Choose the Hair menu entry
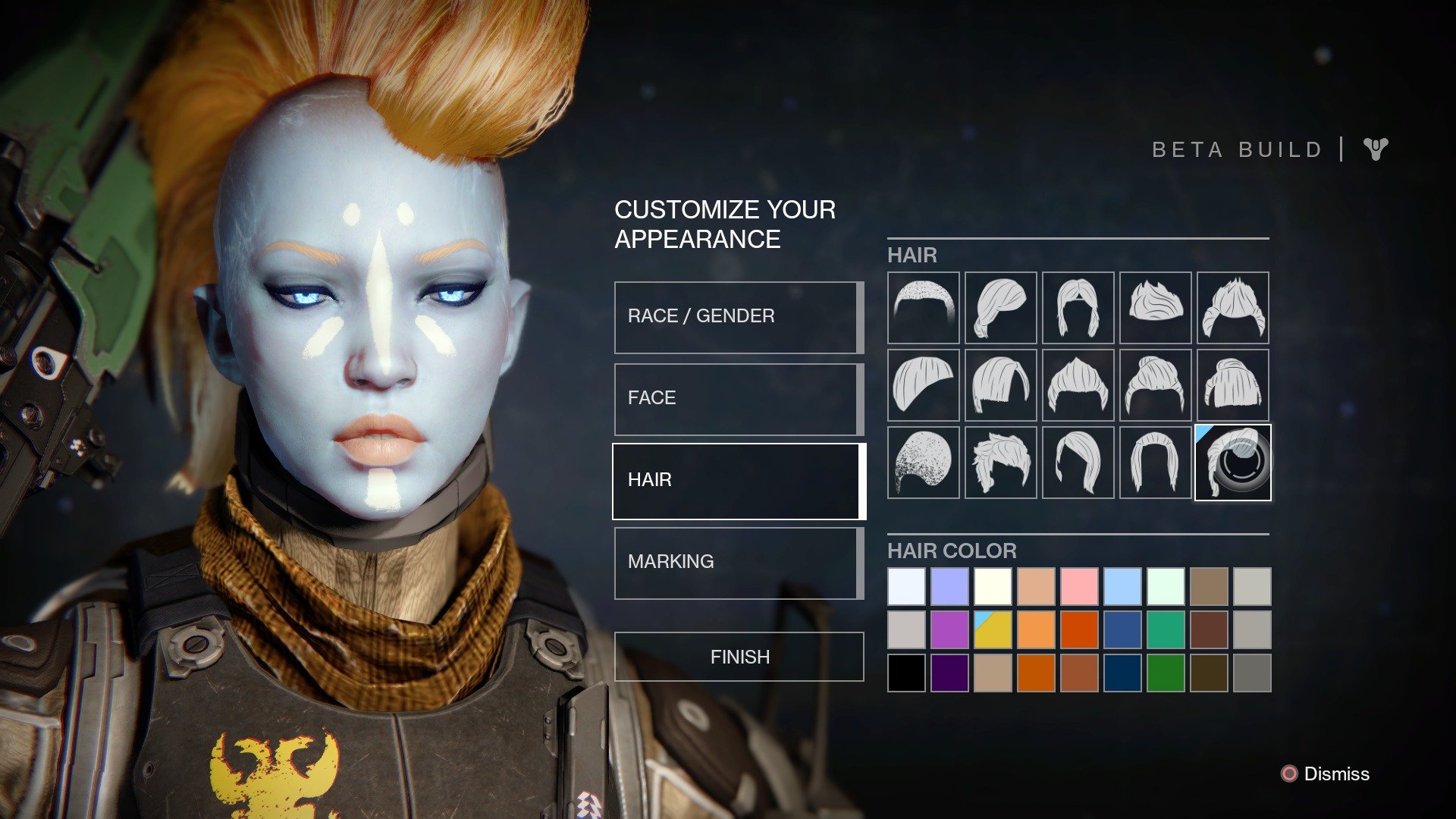The height and width of the screenshot is (819, 1456). click(739, 481)
